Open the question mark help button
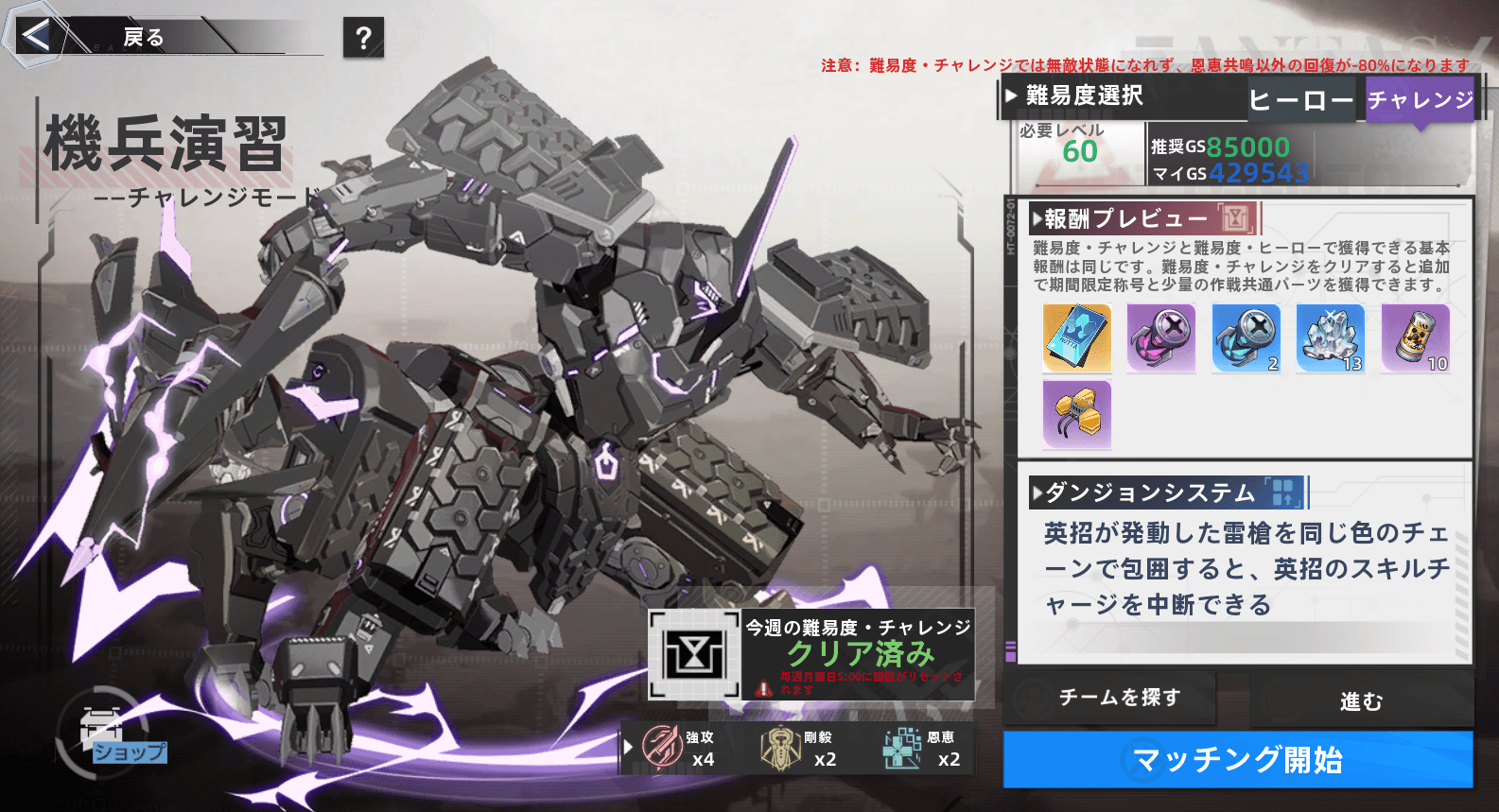The height and width of the screenshot is (812, 1499). 363,38
